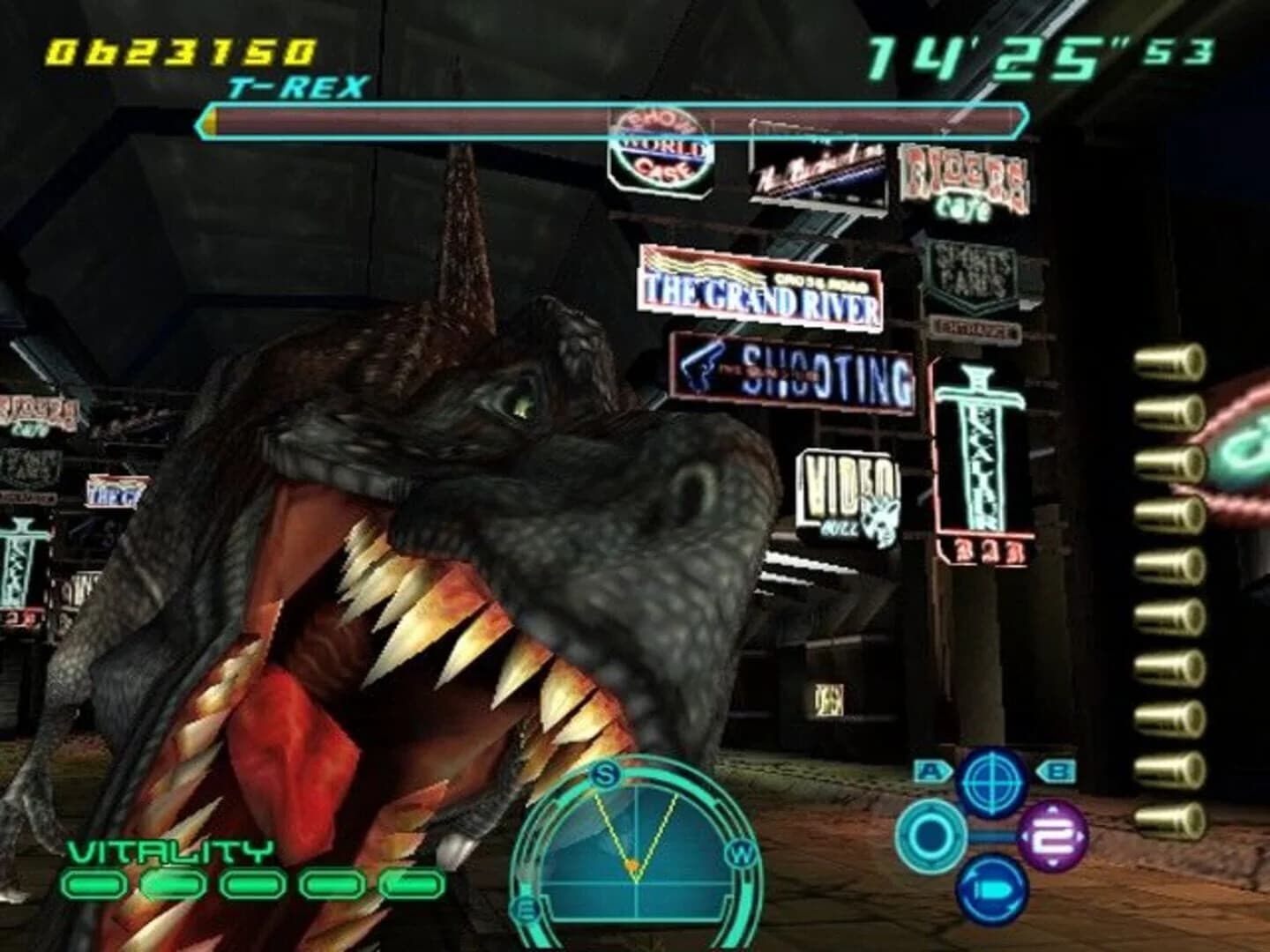Click the purple weapon slot 2 icon
The width and height of the screenshot is (1270, 952).
(x=1051, y=835)
